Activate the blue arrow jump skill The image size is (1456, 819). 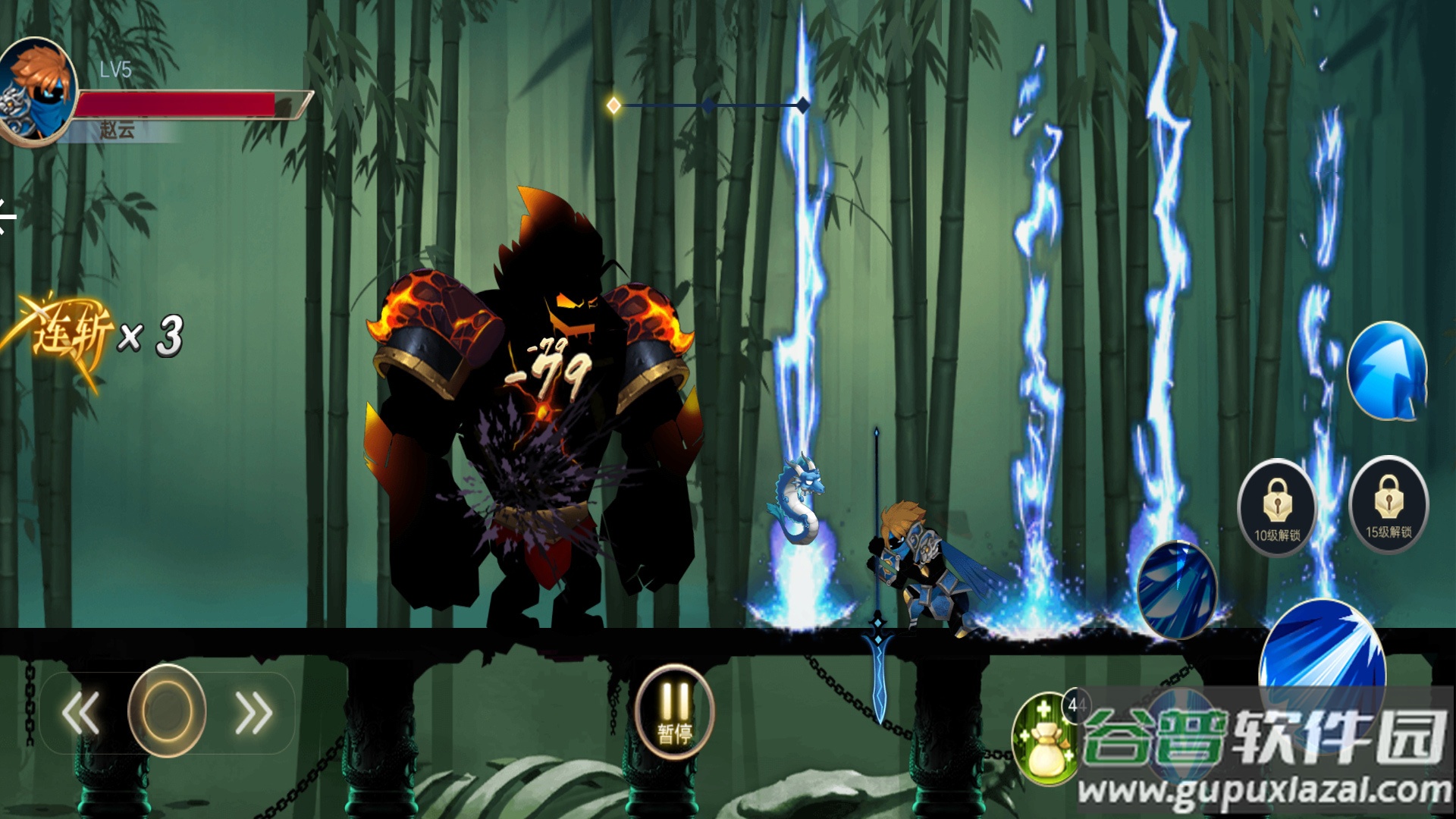tap(1387, 371)
